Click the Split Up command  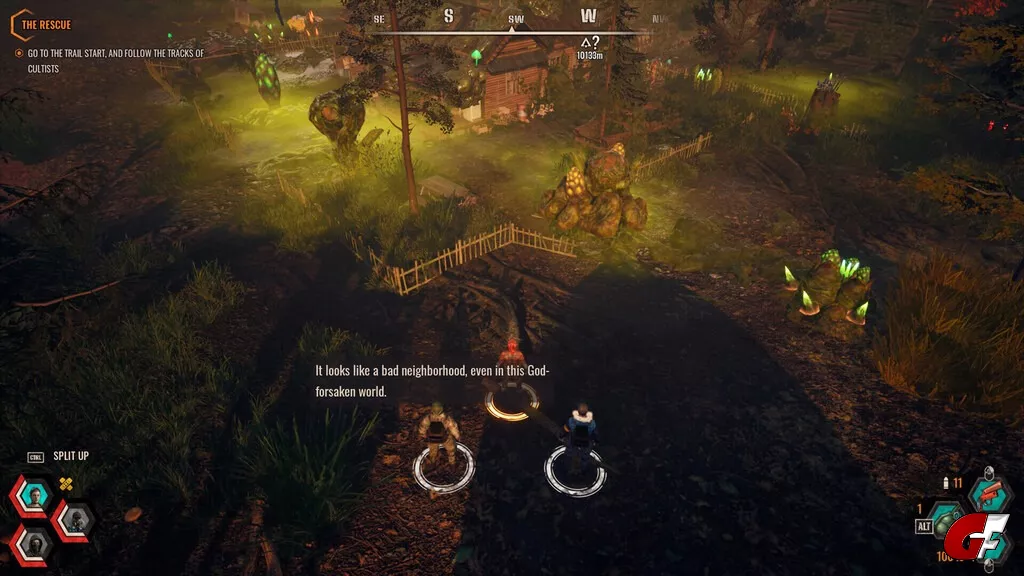70,456
